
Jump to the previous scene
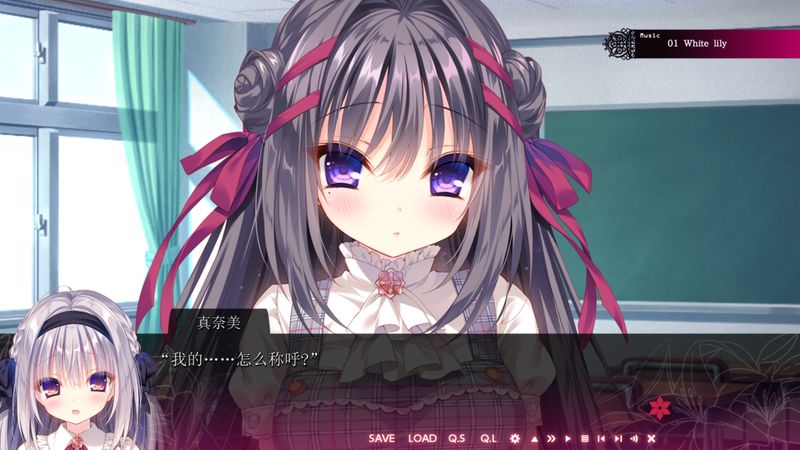pyautogui.click(x=601, y=438)
